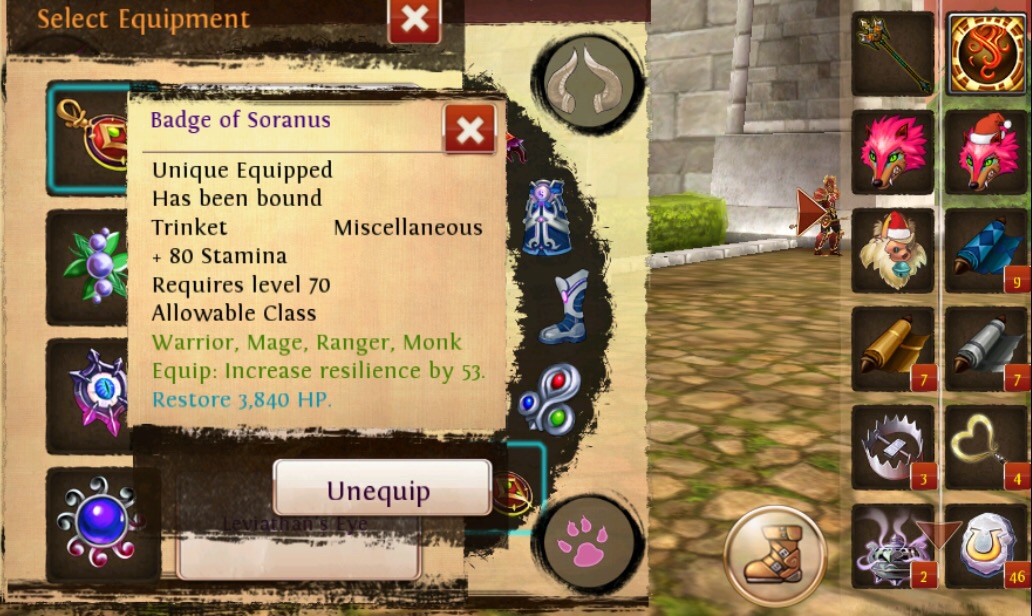Tap the pink paw pet button
The image size is (1032, 616).
[588, 541]
